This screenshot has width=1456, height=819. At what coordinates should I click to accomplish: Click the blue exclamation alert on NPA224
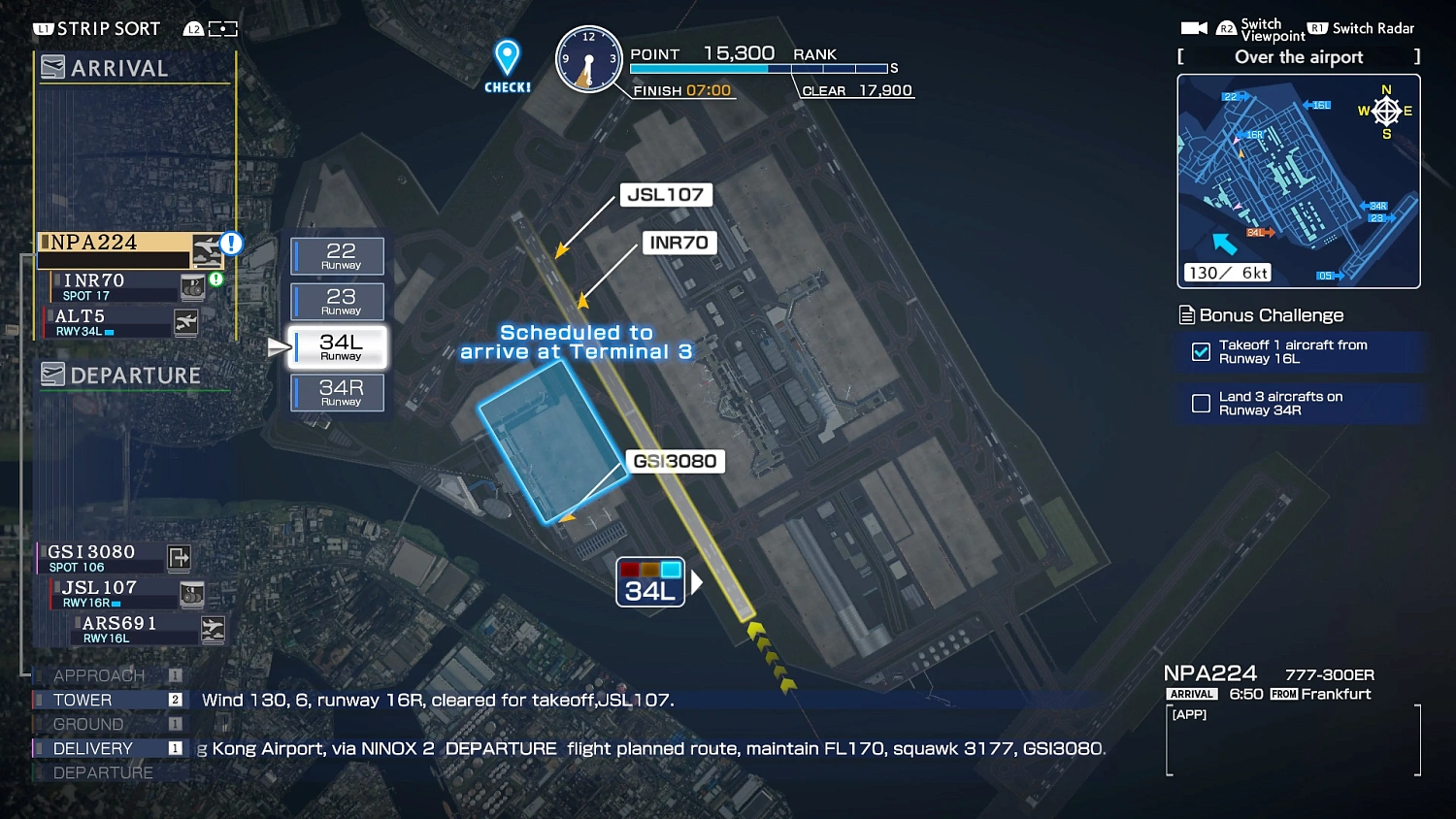point(229,244)
